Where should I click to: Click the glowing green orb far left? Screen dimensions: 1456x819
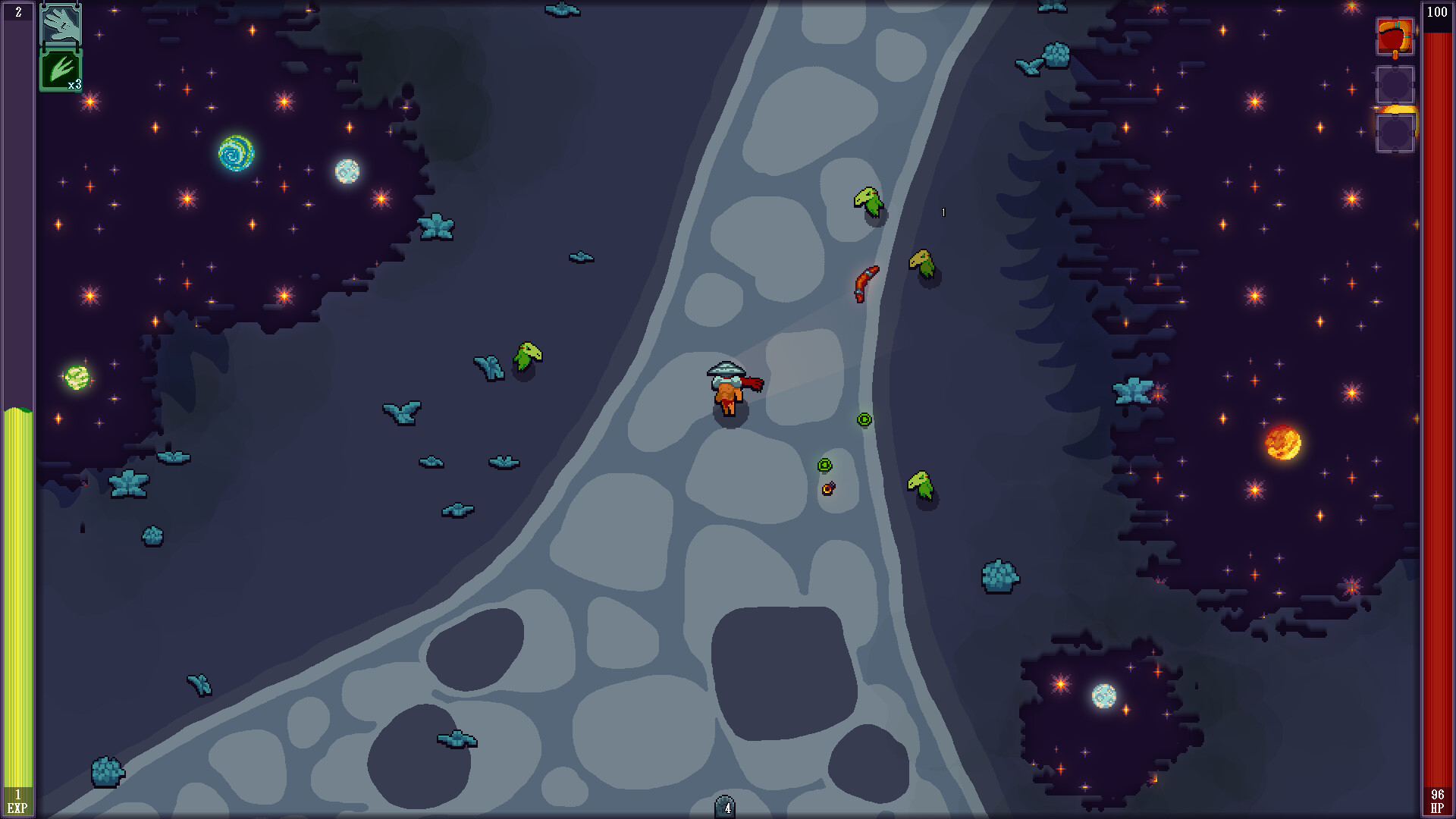pyautogui.click(x=75, y=378)
